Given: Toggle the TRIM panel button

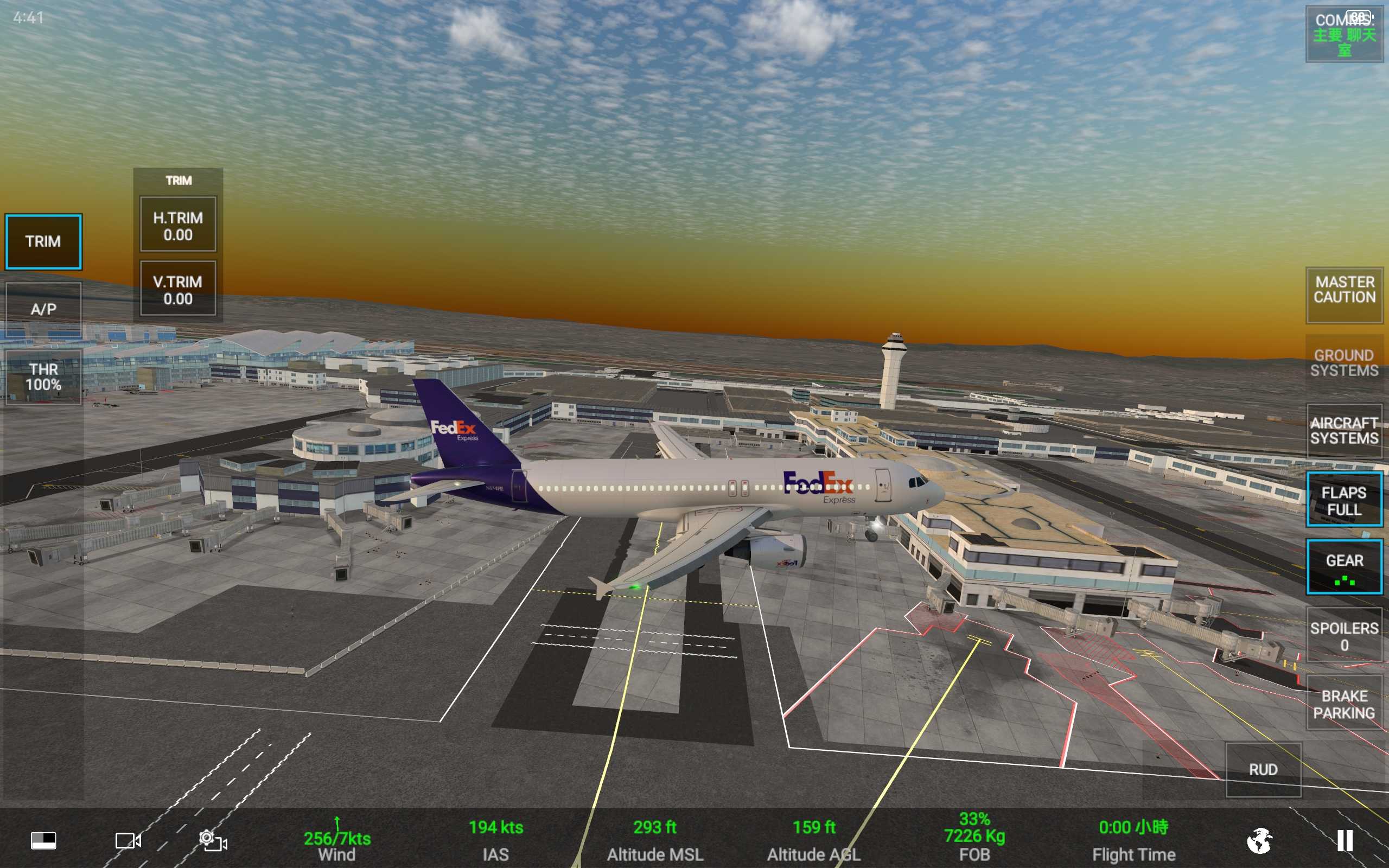Looking at the screenshot, I should pyautogui.click(x=43, y=242).
